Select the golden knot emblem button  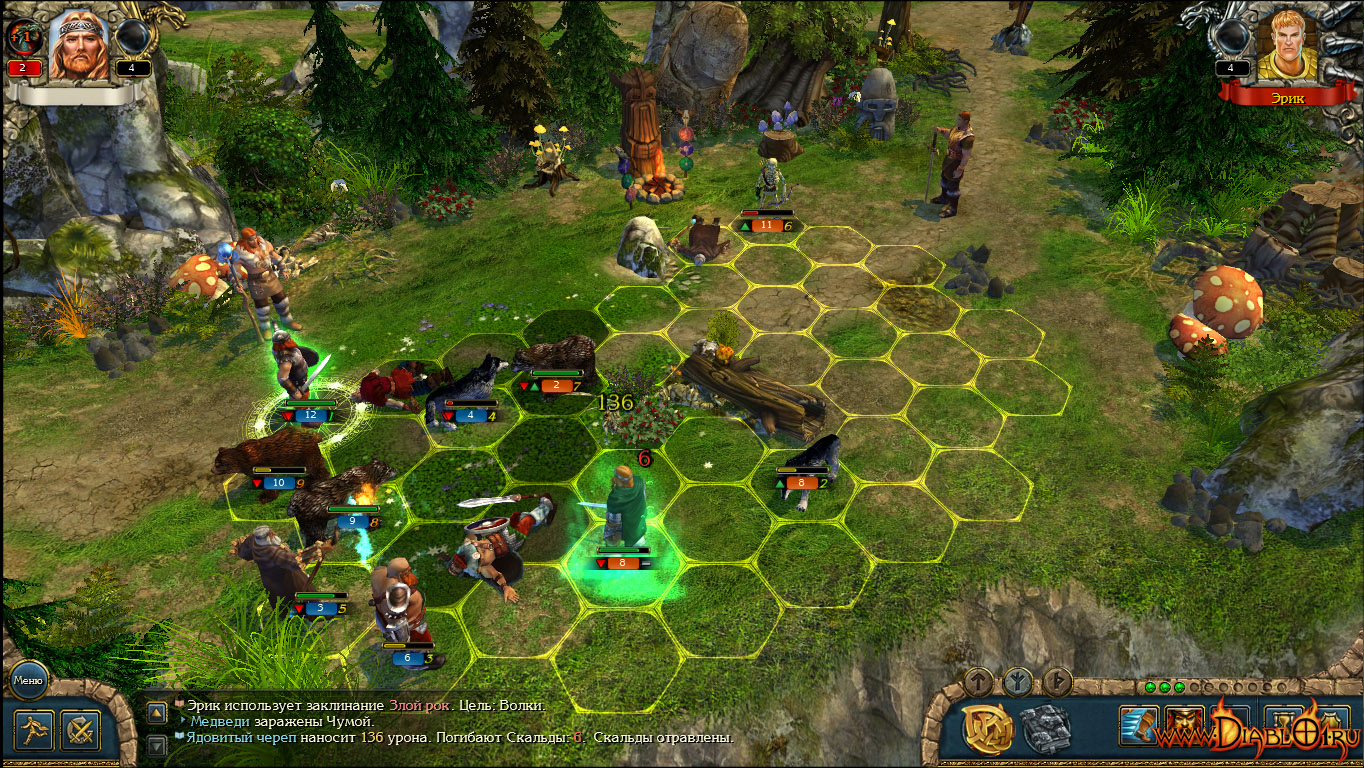tap(988, 728)
